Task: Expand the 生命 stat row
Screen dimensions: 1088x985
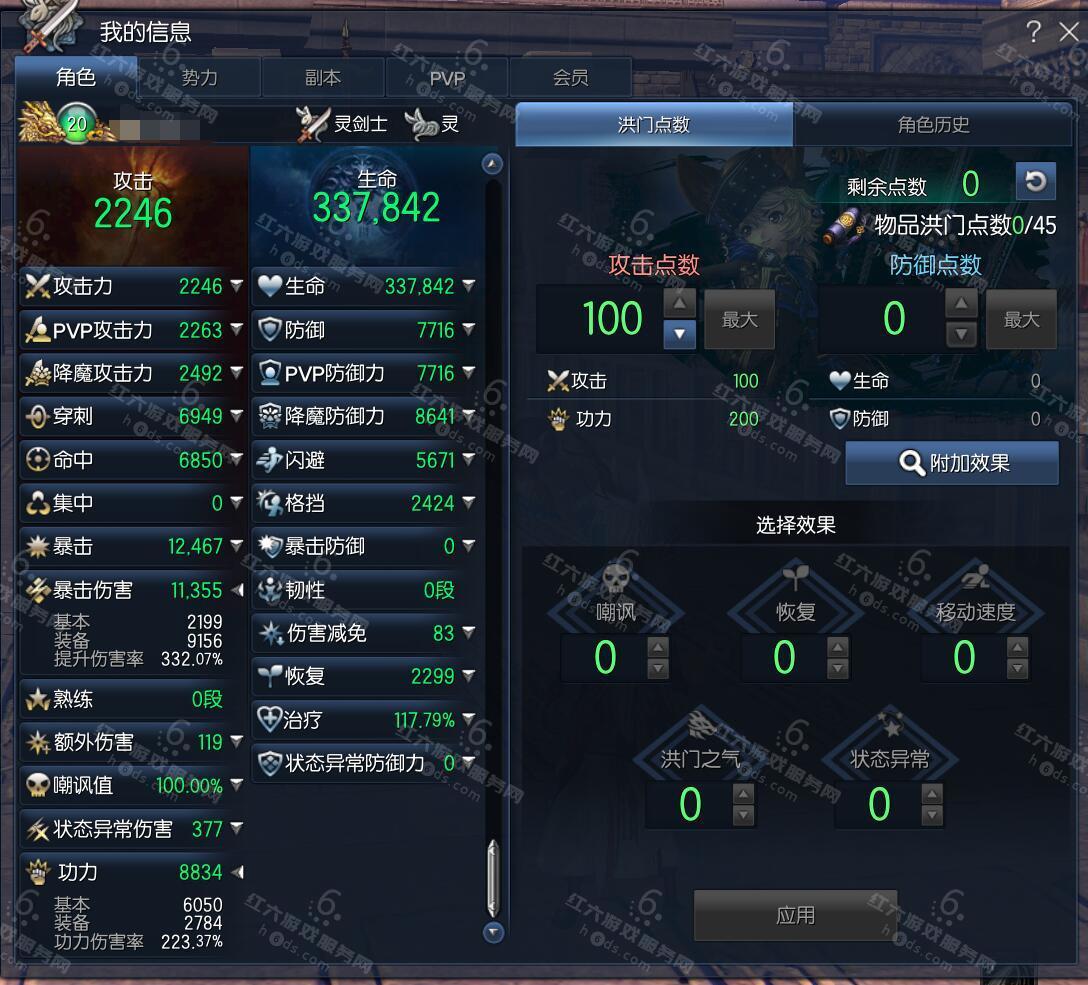Action: tap(469, 286)
